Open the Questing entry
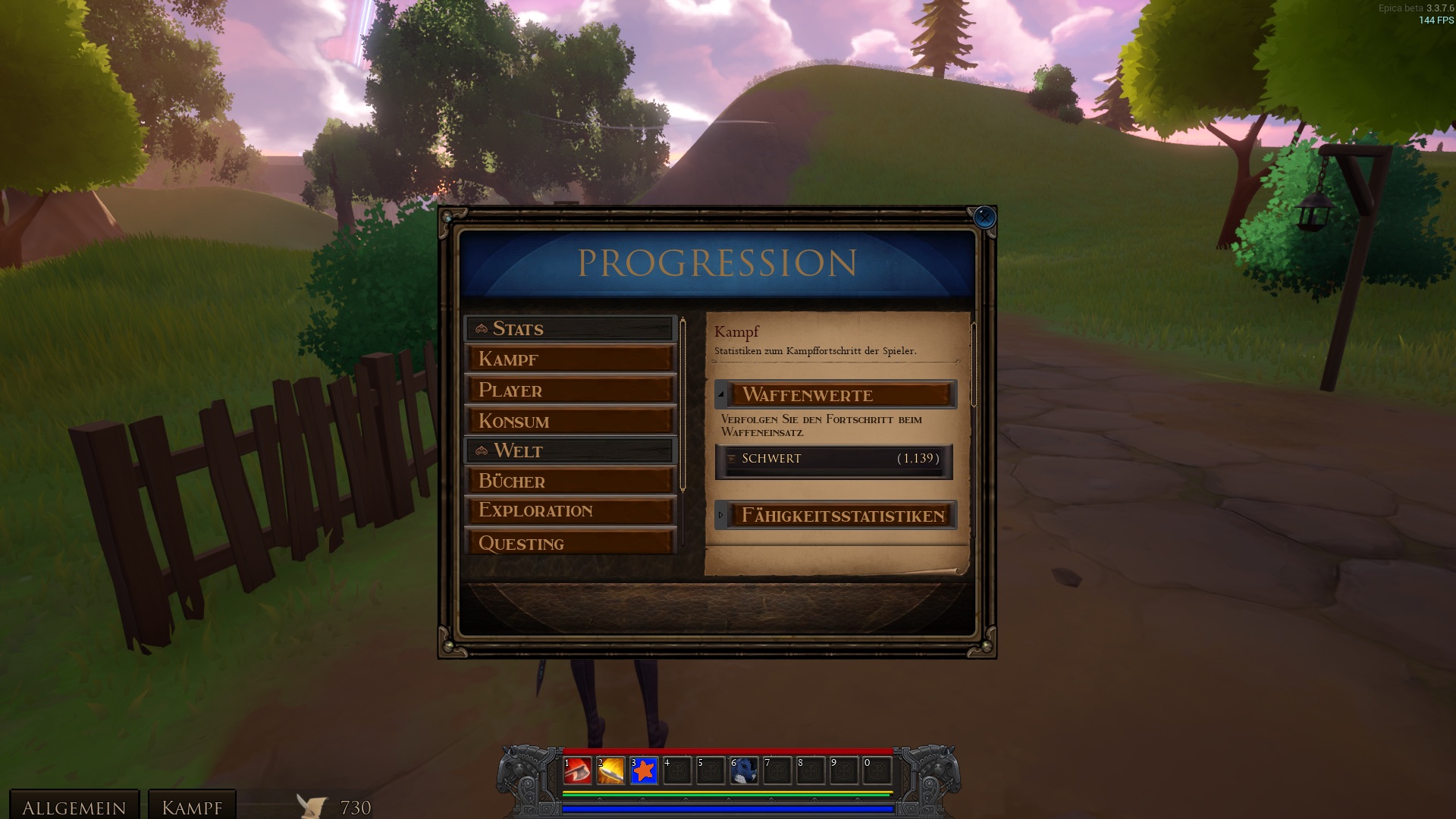 (570, 543)
